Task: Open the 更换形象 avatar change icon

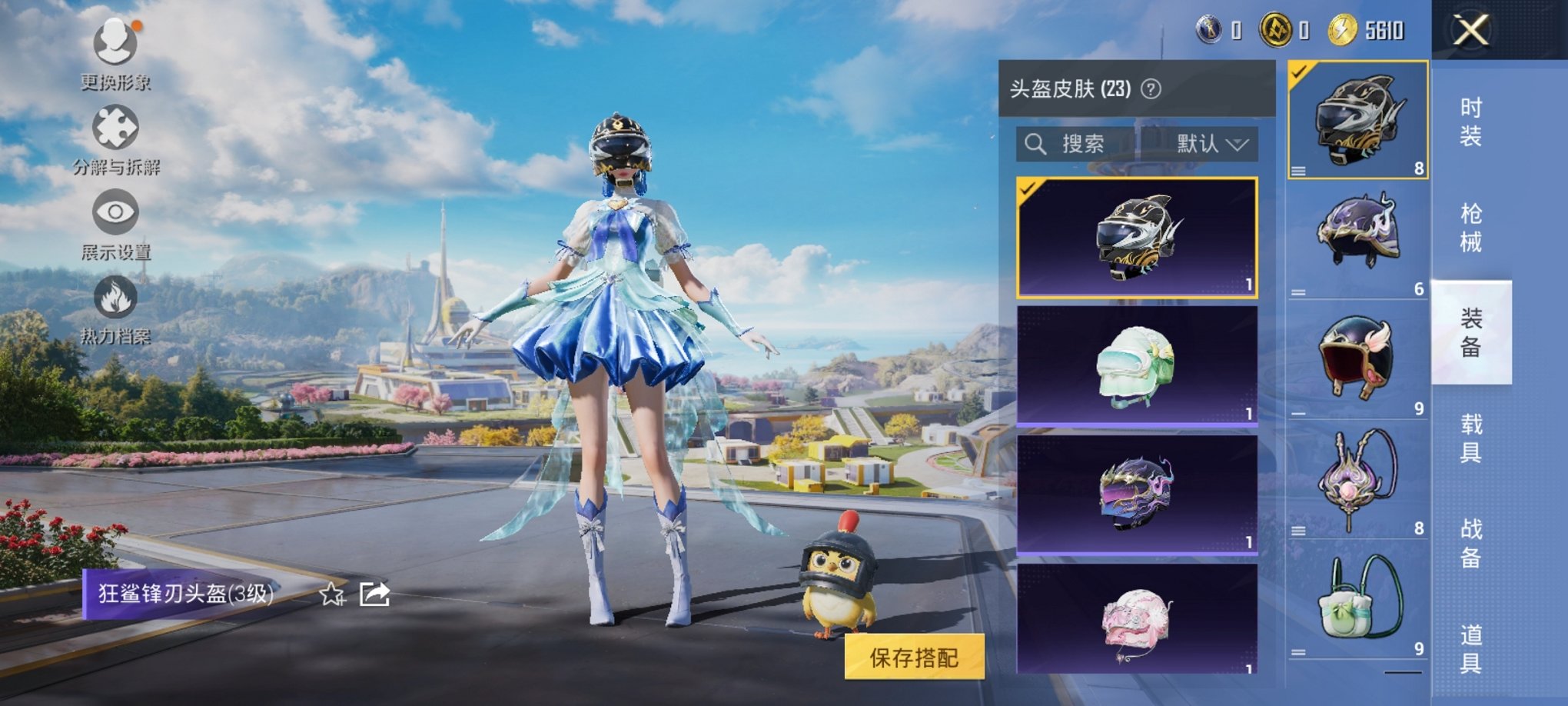Action: pyautogui.click(x=114, y=44)
